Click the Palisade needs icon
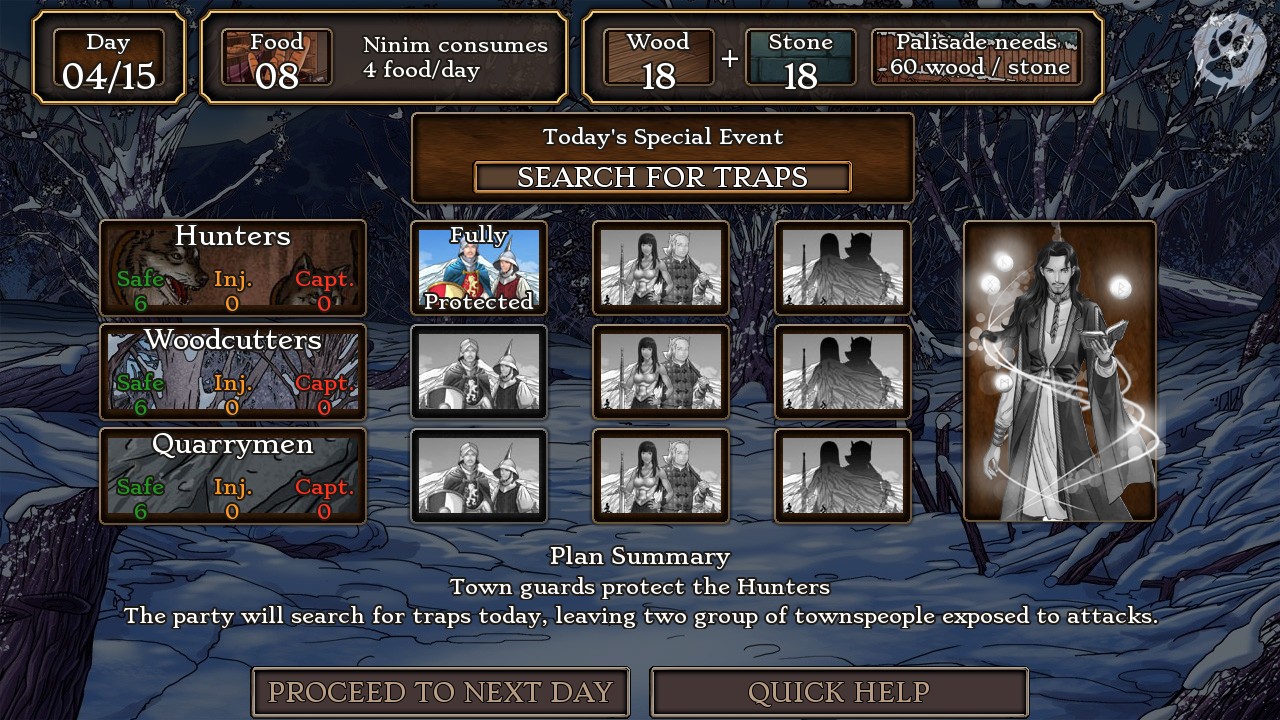 point(975,57)
